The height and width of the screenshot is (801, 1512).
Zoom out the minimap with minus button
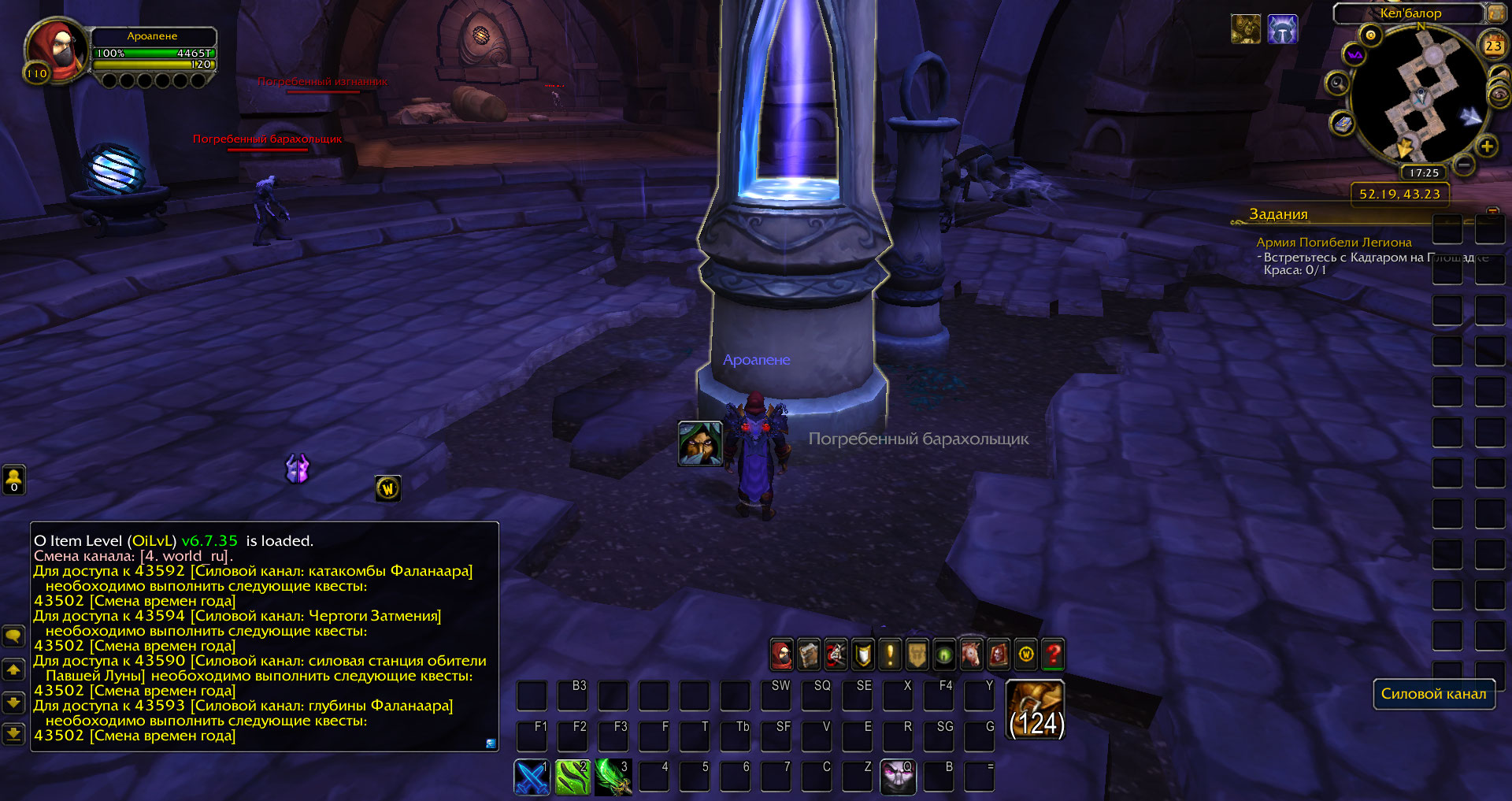coord(1464,165)
